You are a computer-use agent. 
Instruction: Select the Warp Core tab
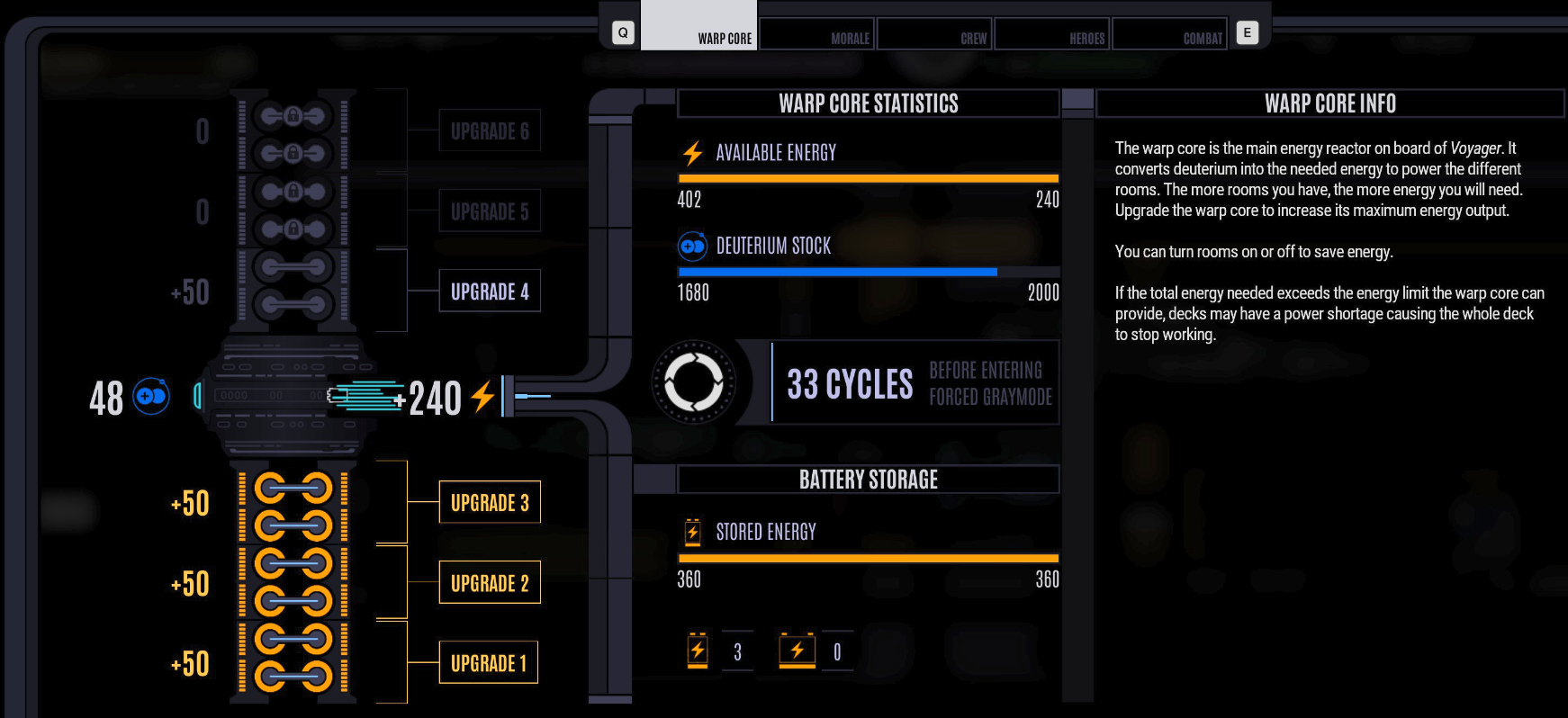[x=699, y=27]
